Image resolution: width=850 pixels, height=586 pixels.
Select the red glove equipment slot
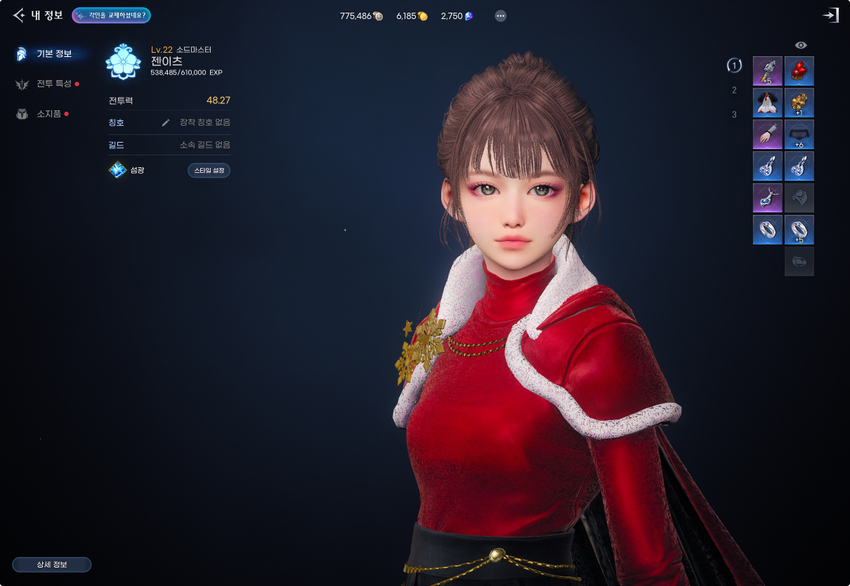point(800,71)
